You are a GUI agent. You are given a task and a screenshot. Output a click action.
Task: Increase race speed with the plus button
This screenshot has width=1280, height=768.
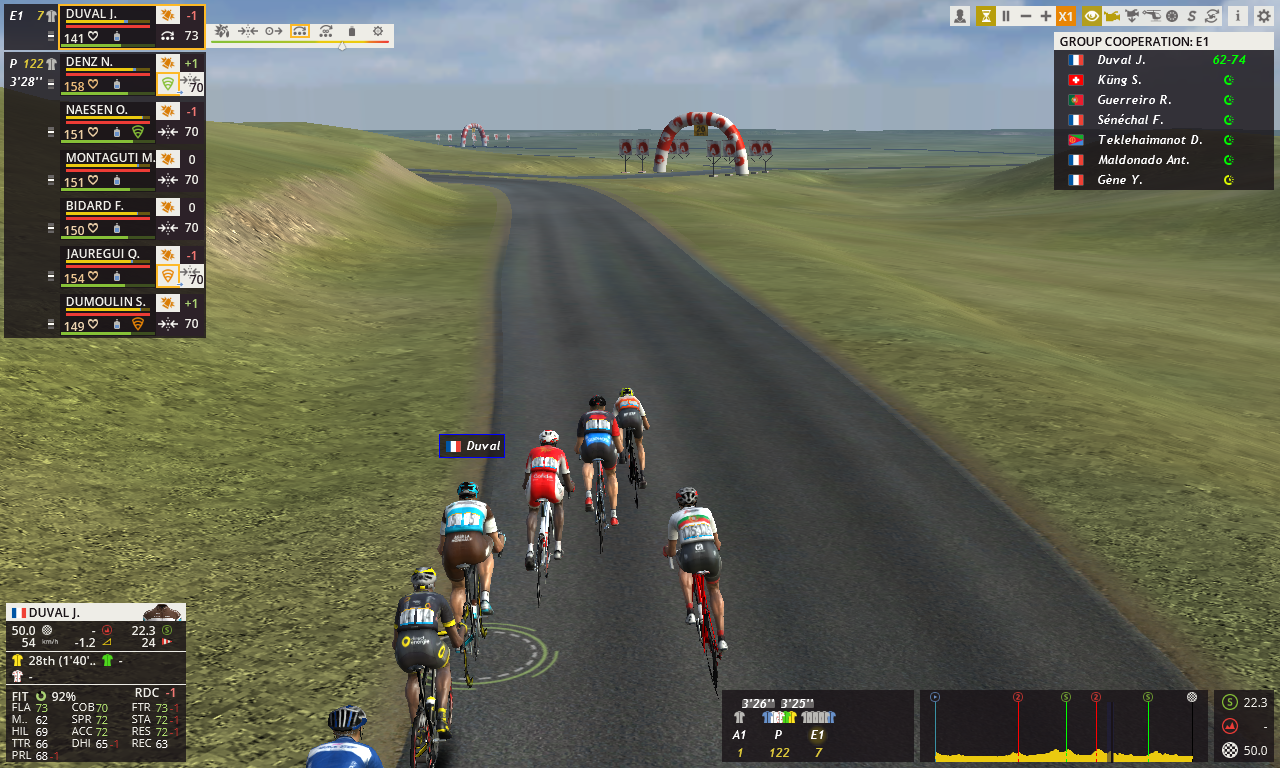pos(1046,16)
